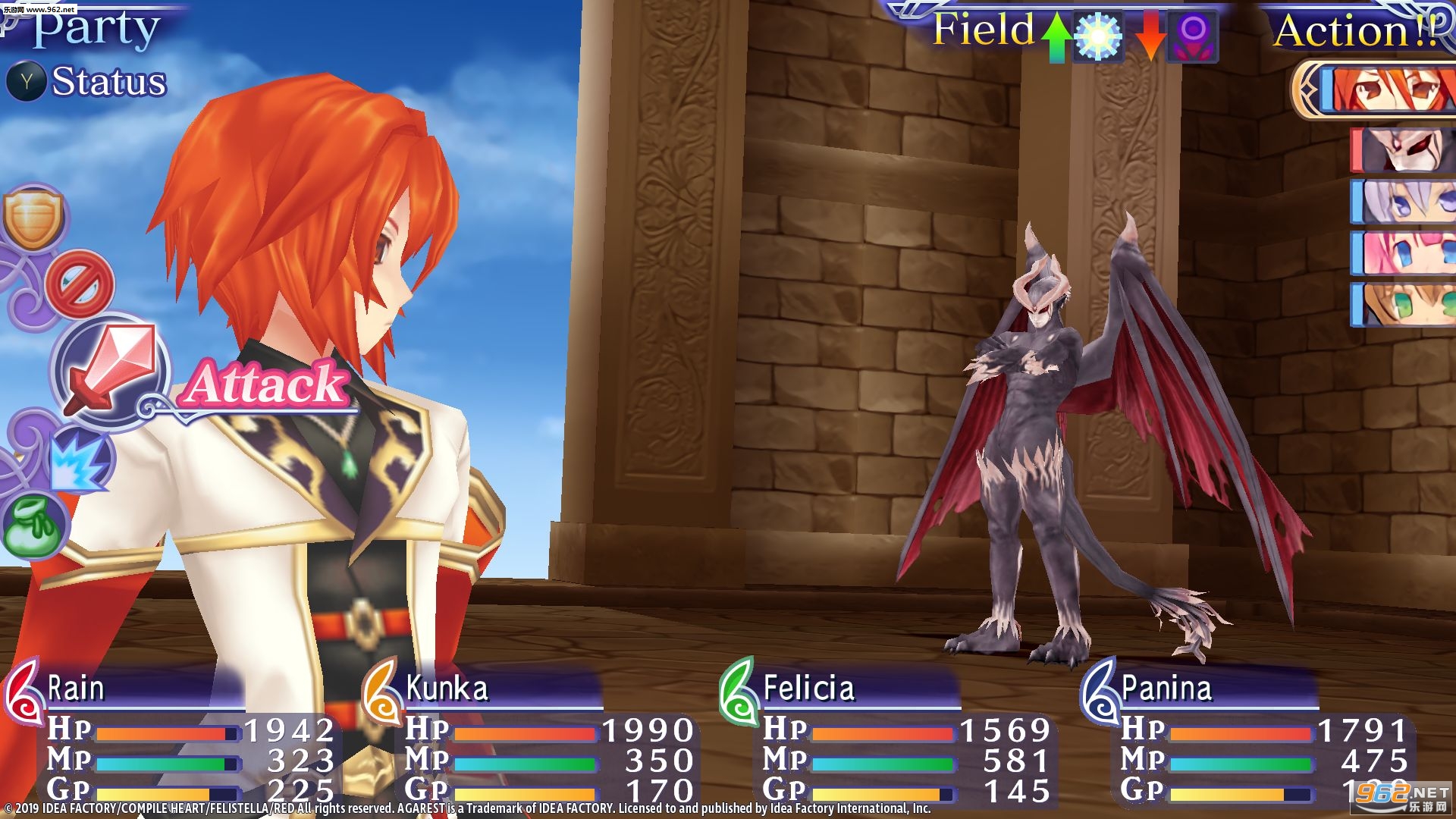
Task: Select the red prohibition-sign command
Action: click(x=80, y=286)
